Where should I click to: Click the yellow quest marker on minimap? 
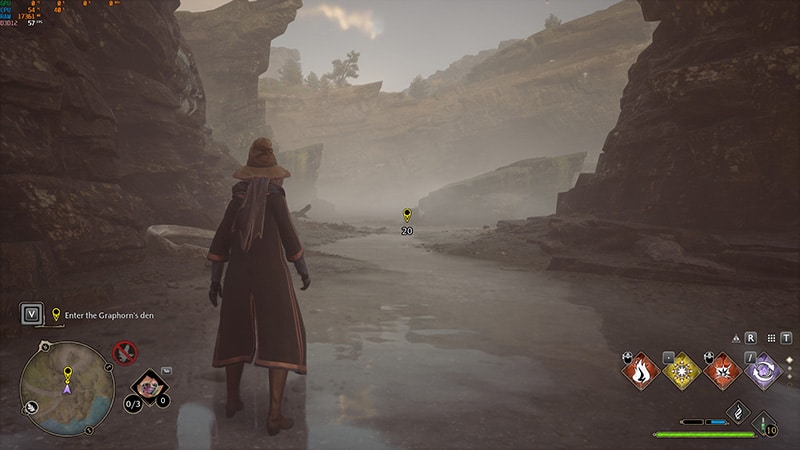click(x=67, y=374)
